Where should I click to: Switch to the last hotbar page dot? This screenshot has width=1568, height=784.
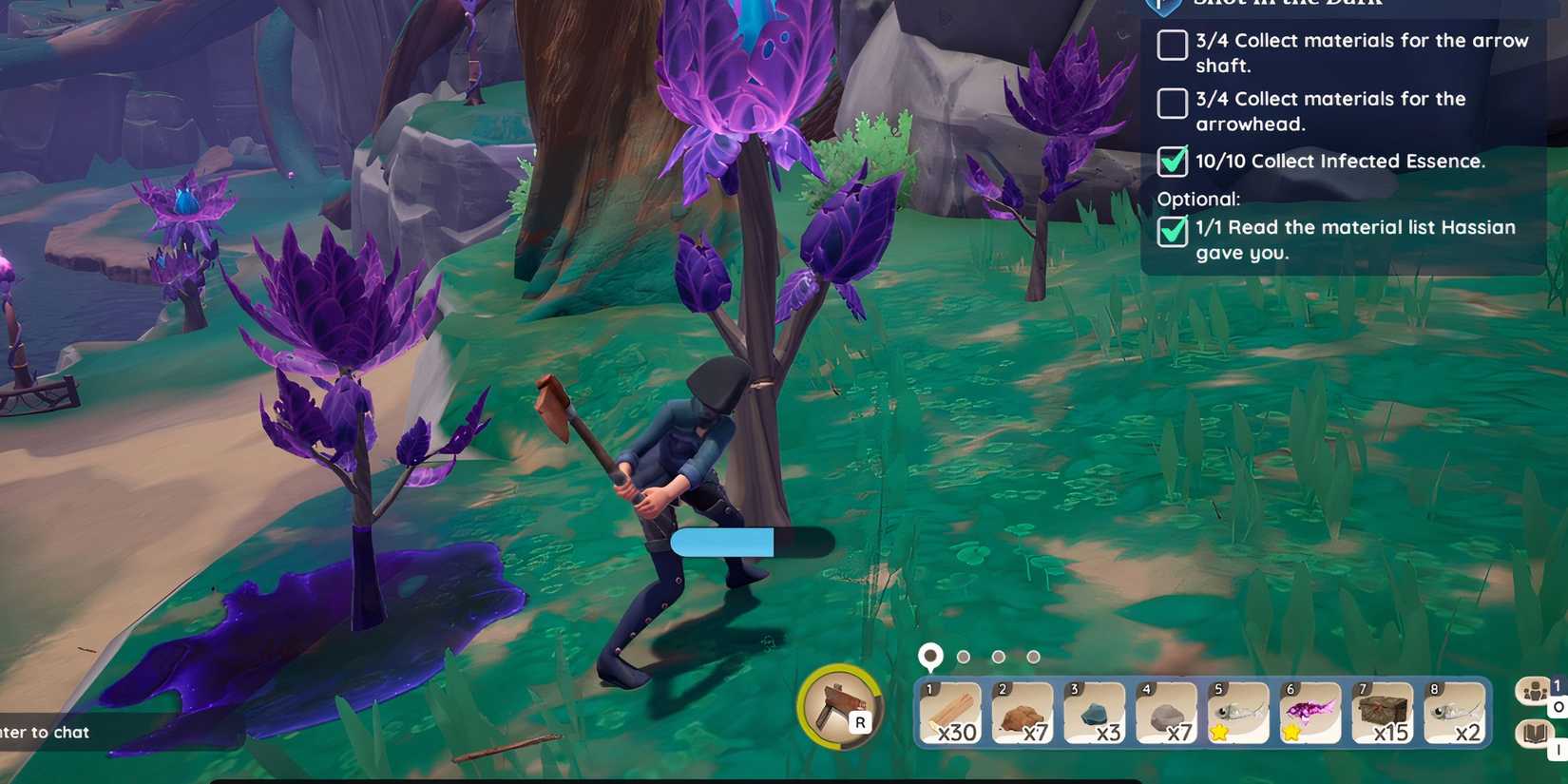(1033, 656)
